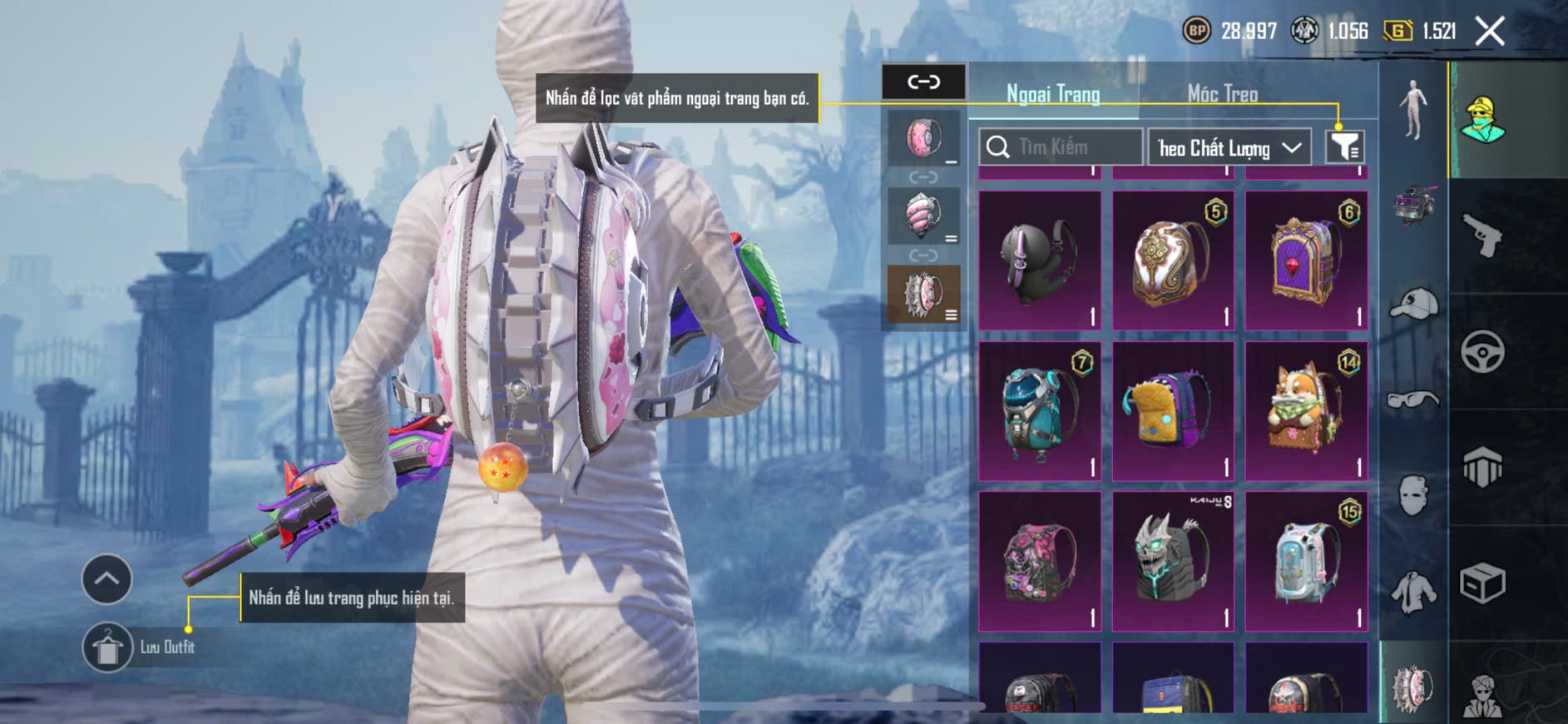Choose the teal astronaut backpack, level 7

click(1040, 410)
